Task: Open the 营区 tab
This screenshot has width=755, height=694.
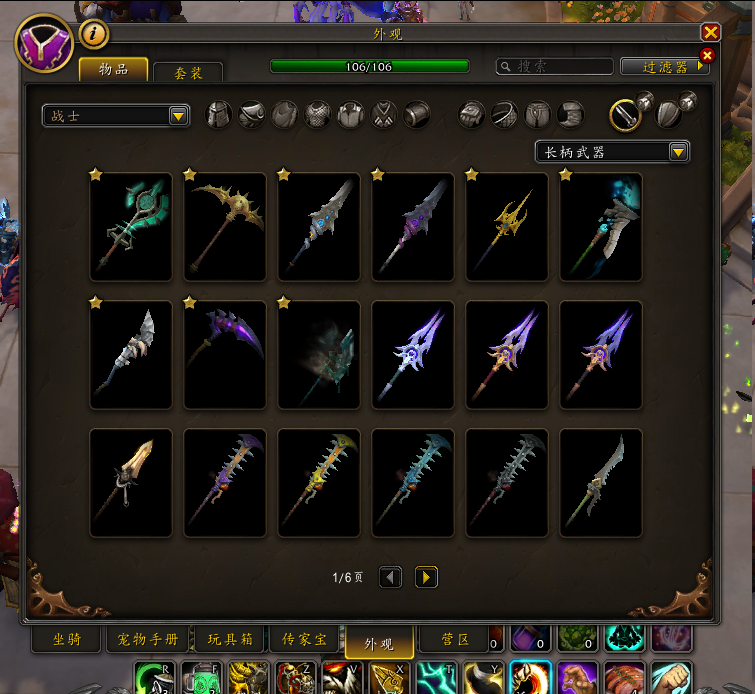Action: pos(456,640)
